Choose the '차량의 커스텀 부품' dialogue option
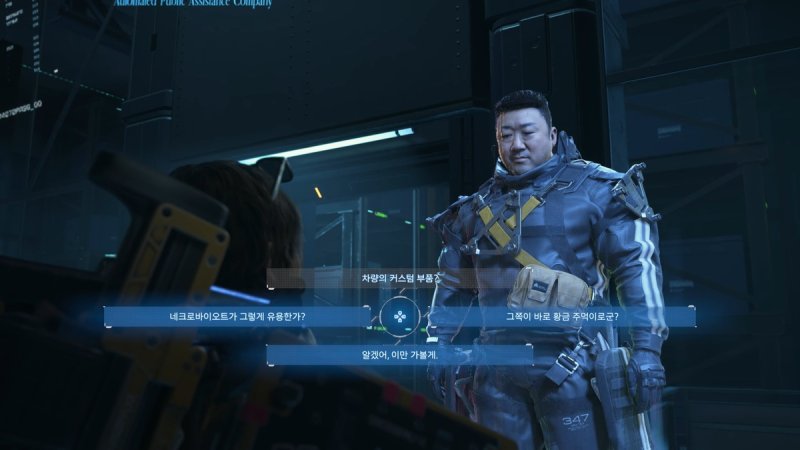Viewport: 800px width, 450px height. (x=398, y=278)
